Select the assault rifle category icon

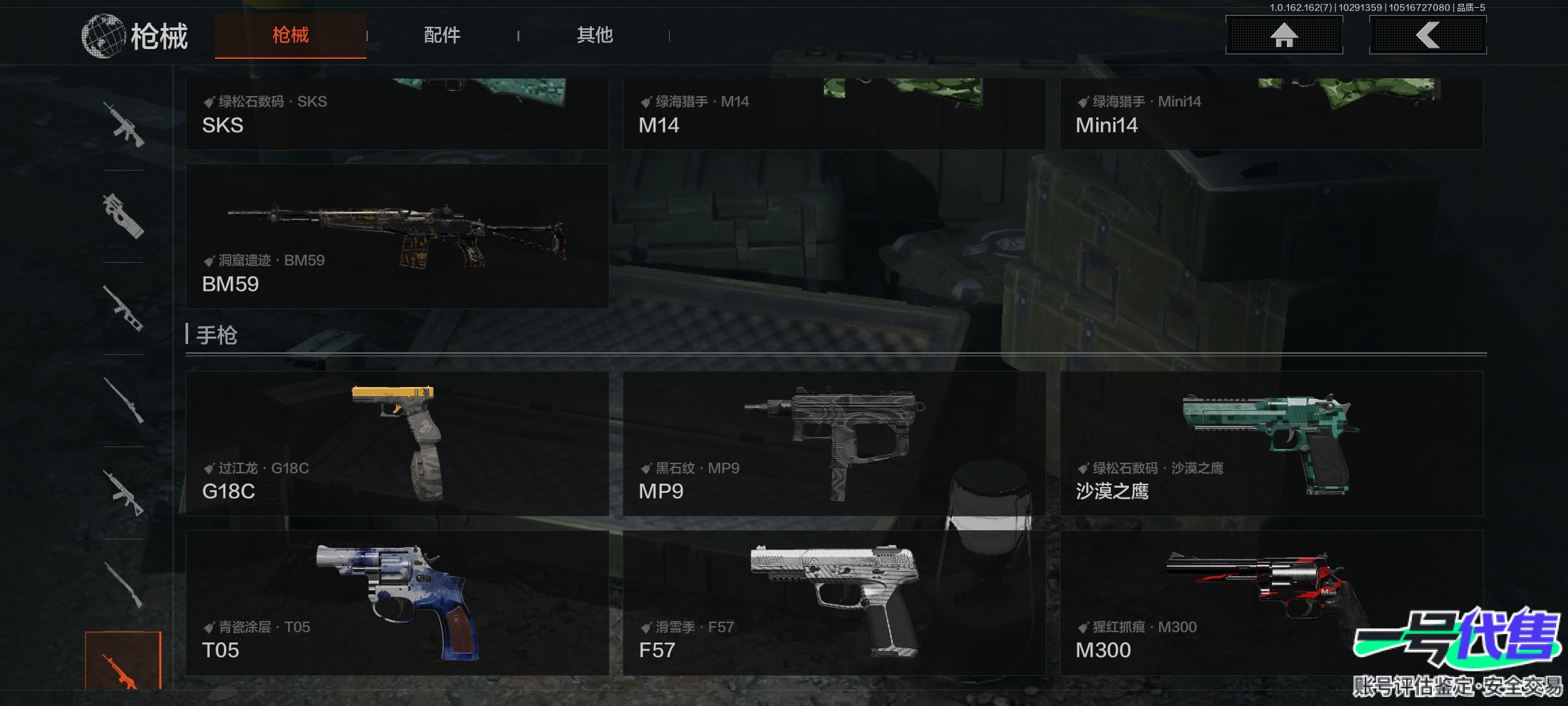coord(123,124)
